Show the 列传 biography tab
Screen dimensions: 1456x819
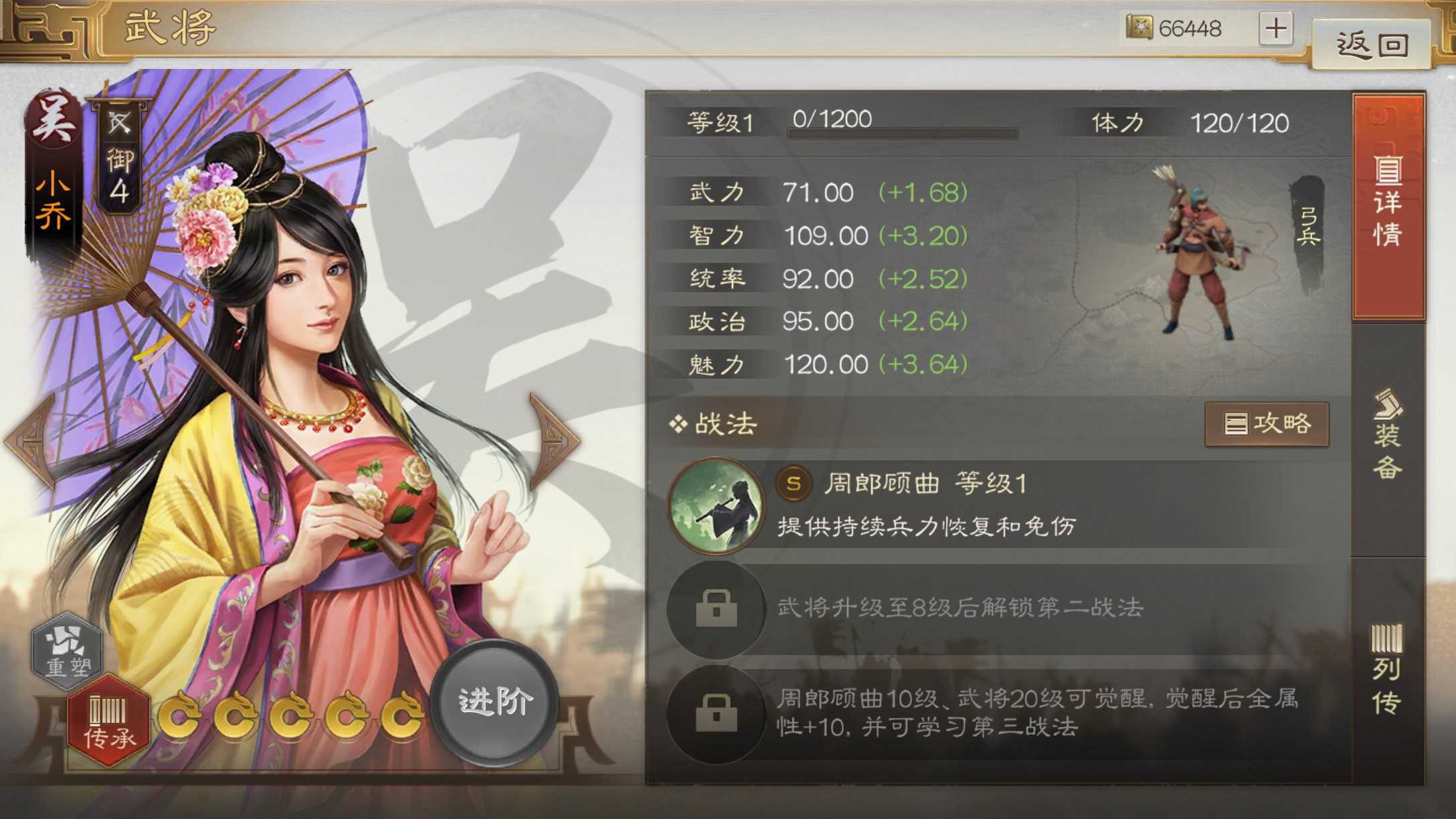pyautogui.click(x=1386, y=669)
